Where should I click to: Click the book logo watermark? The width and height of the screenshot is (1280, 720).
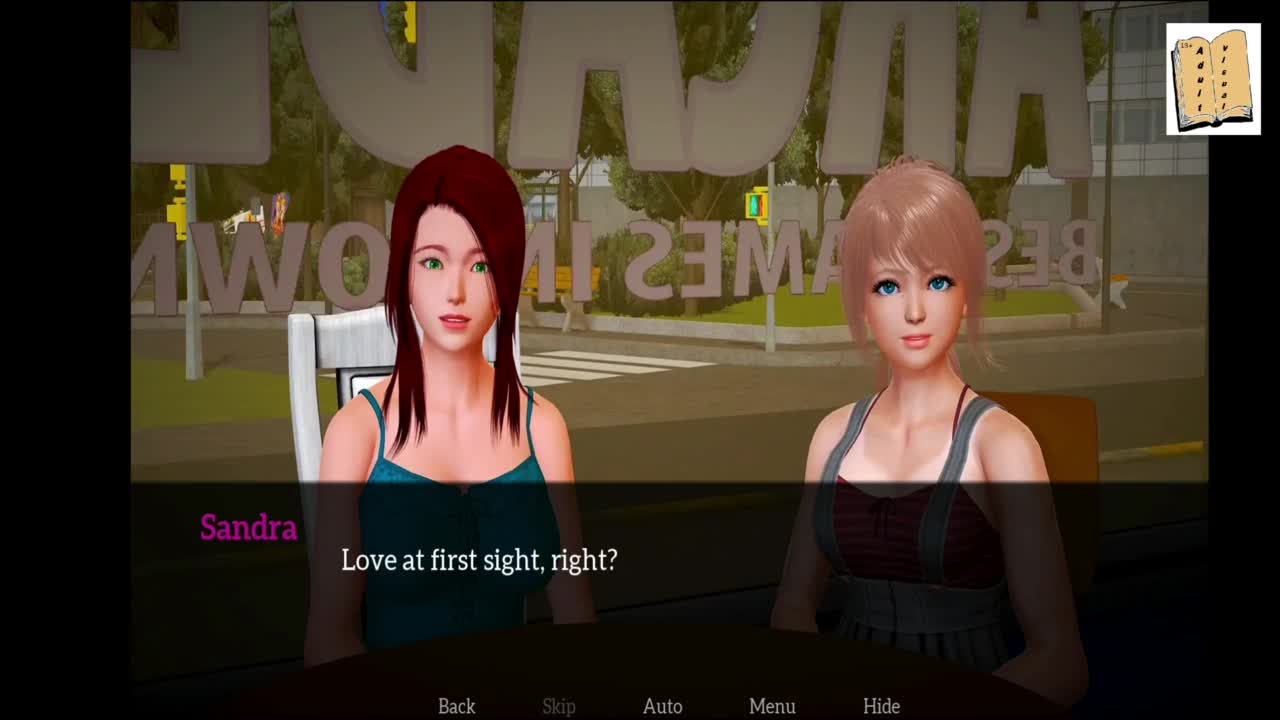pyautogui.click(x=1213, y=79)
